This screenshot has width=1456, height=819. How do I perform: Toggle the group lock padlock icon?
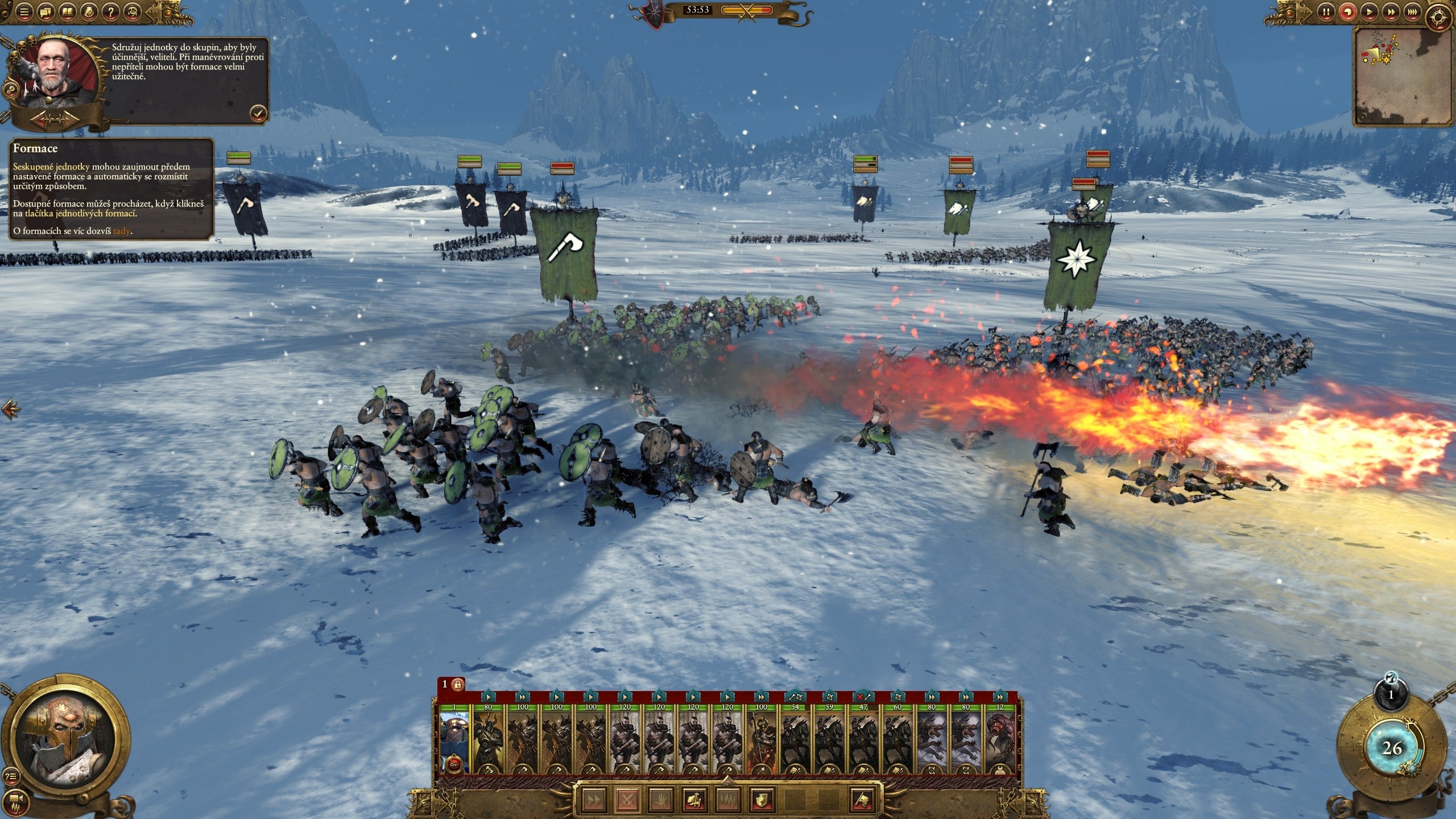click(x=457, y=684)
